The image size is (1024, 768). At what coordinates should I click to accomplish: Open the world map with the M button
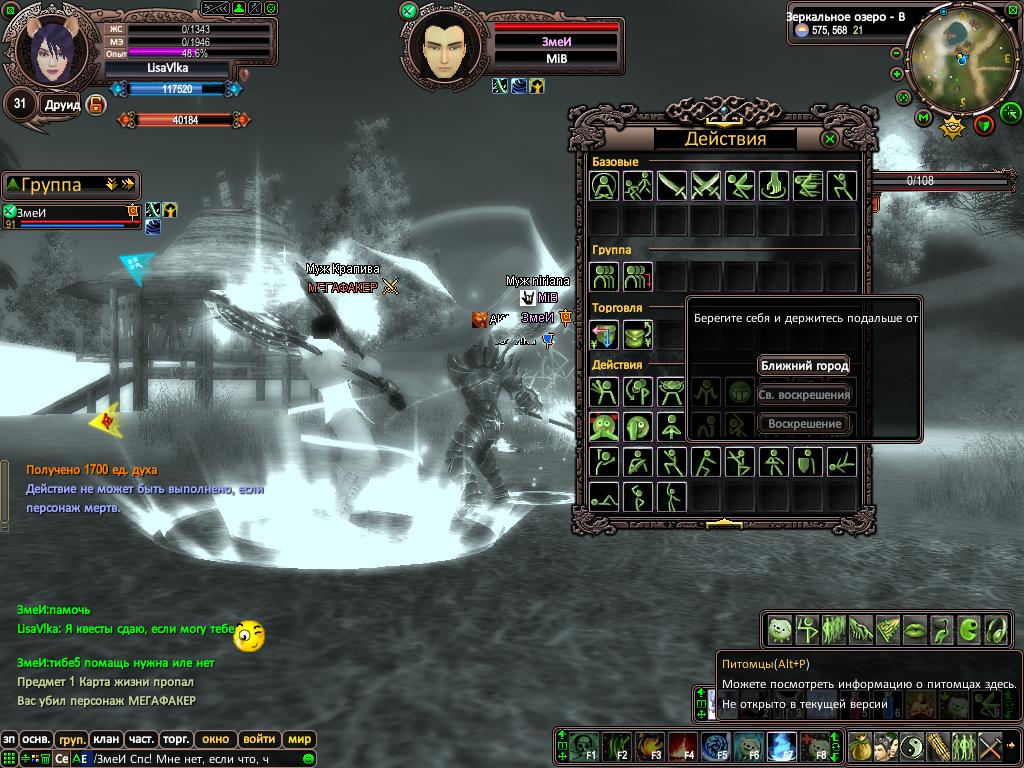click(x=923, y=118)
